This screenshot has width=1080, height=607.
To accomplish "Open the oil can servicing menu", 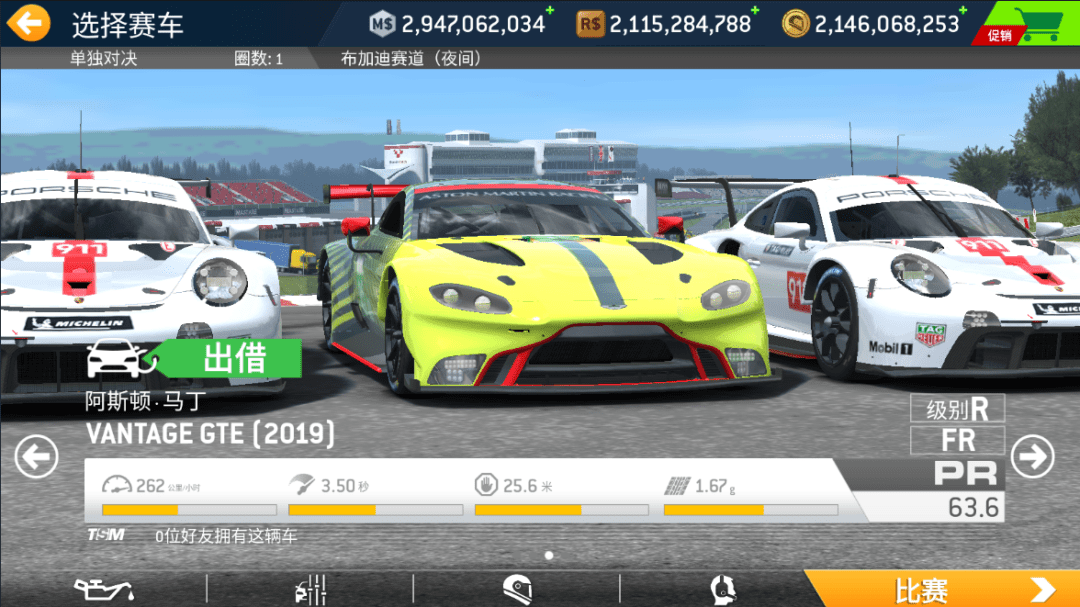I will coord(104,589).
